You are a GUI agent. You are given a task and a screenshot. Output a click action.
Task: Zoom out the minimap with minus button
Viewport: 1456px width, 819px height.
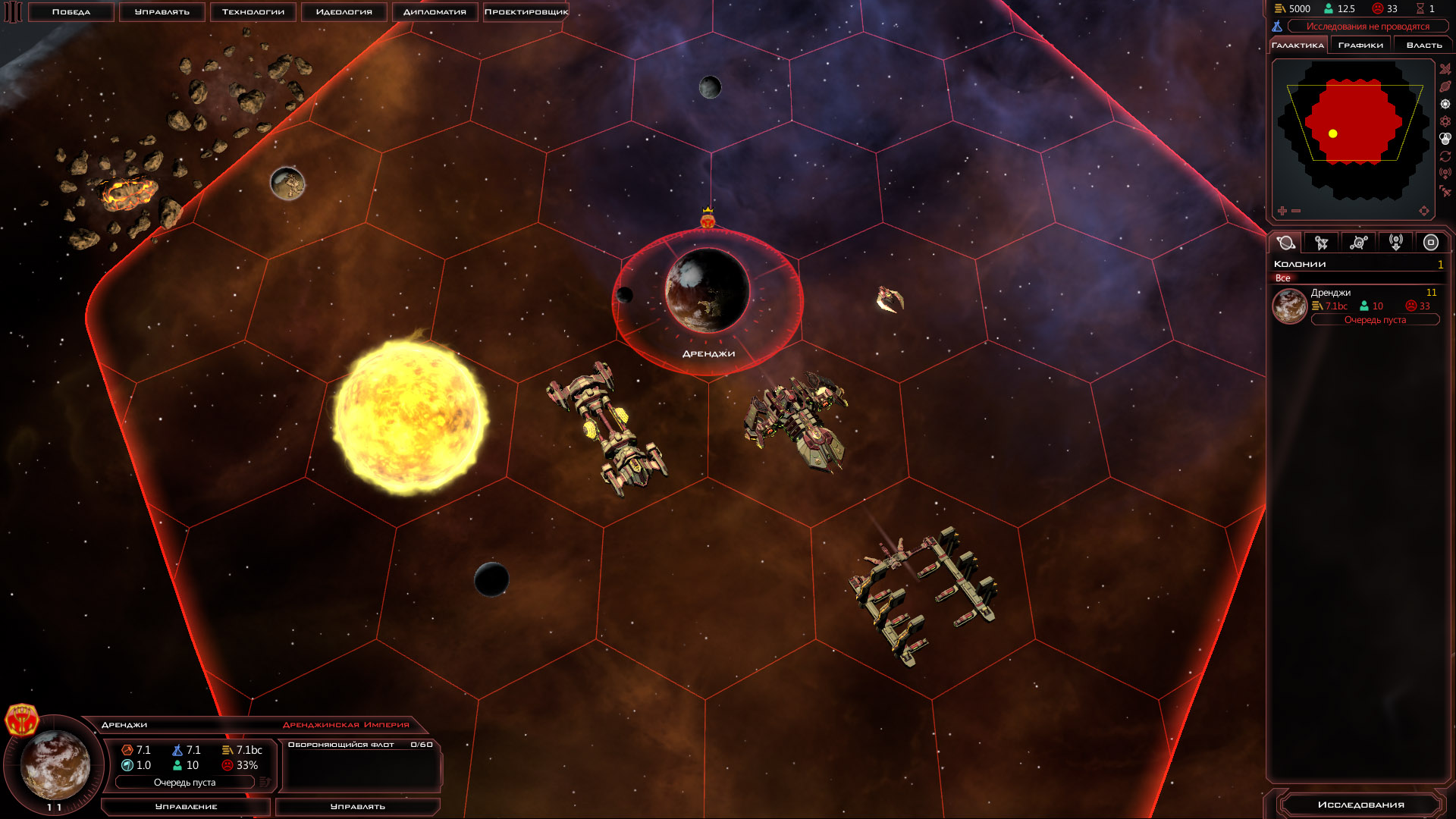point(1296,211)
